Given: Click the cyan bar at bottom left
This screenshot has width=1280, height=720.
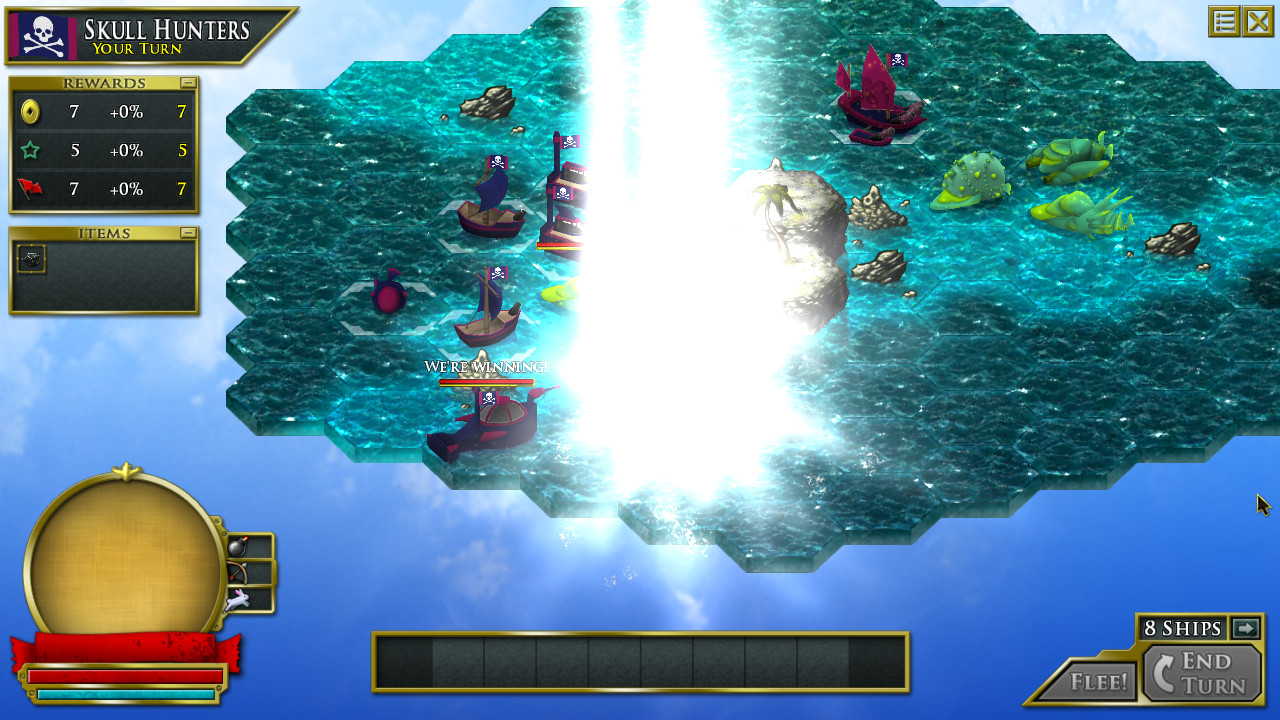Looking at the screenshot, I should click(125, 692).
